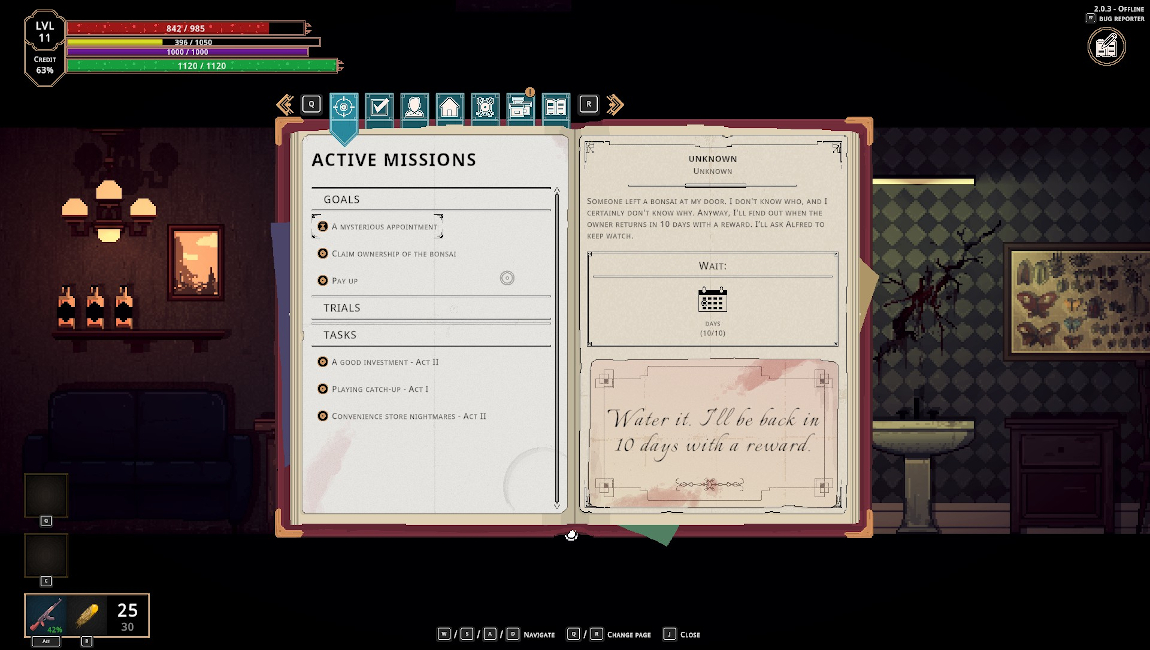Go to previous page with left arrow
This screenshot has height=650, width=1150.
click(285, 104)
